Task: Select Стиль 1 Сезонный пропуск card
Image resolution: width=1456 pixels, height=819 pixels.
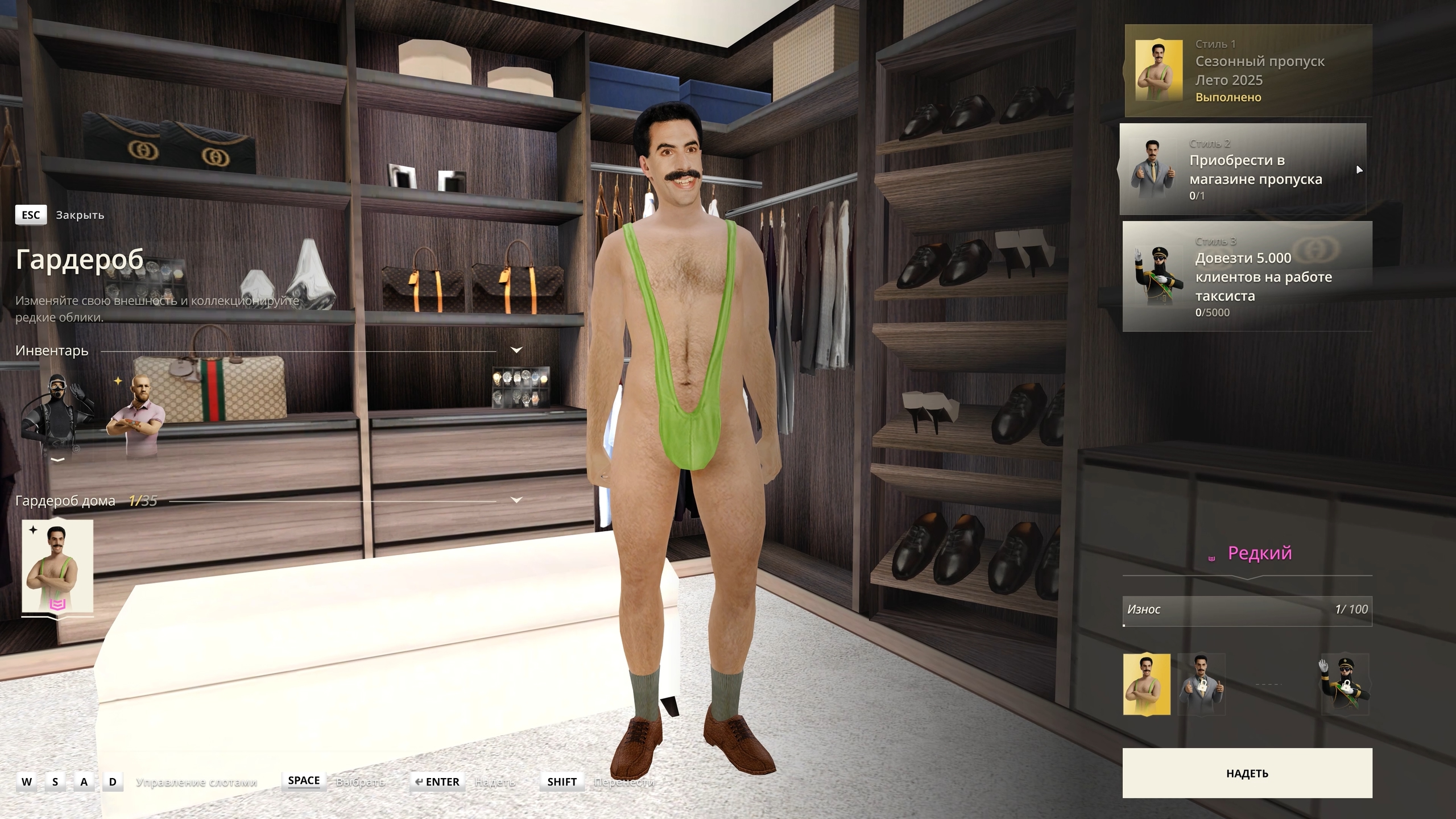Action: (1248, 71)
